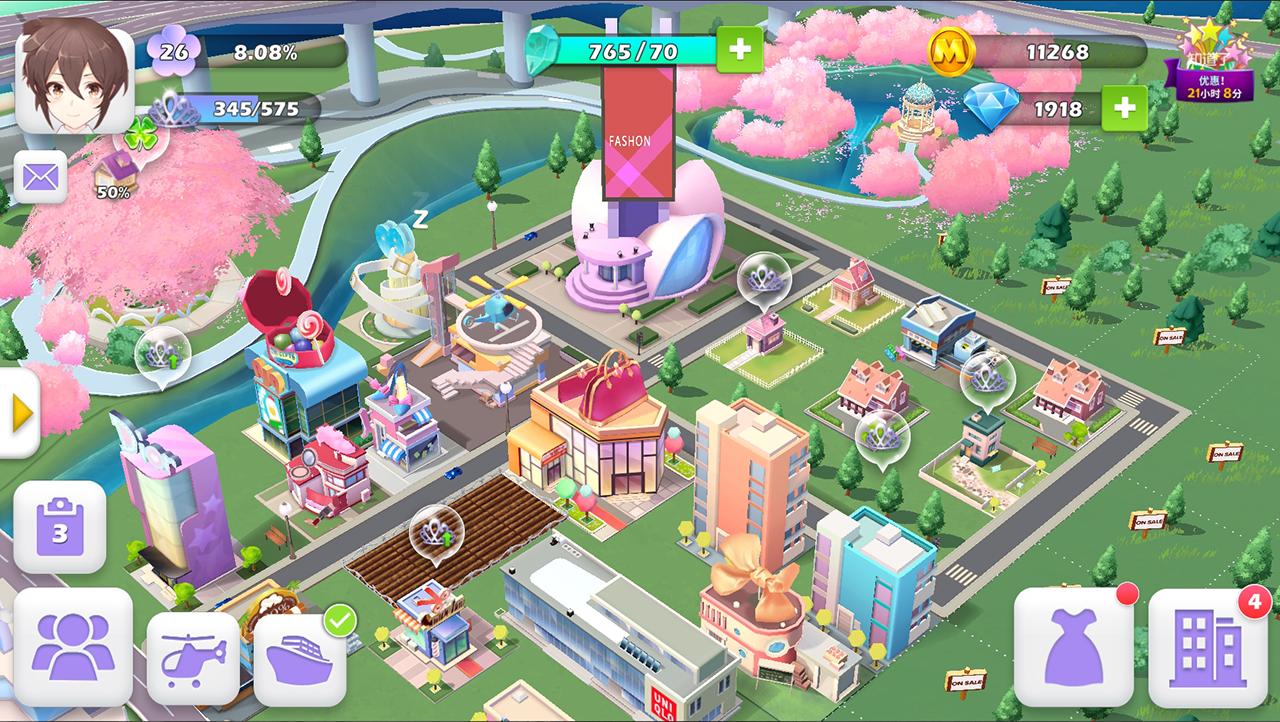Open the tasks clipboard showing 3
Screen dimensions: 1280x722
pos(60,527)
